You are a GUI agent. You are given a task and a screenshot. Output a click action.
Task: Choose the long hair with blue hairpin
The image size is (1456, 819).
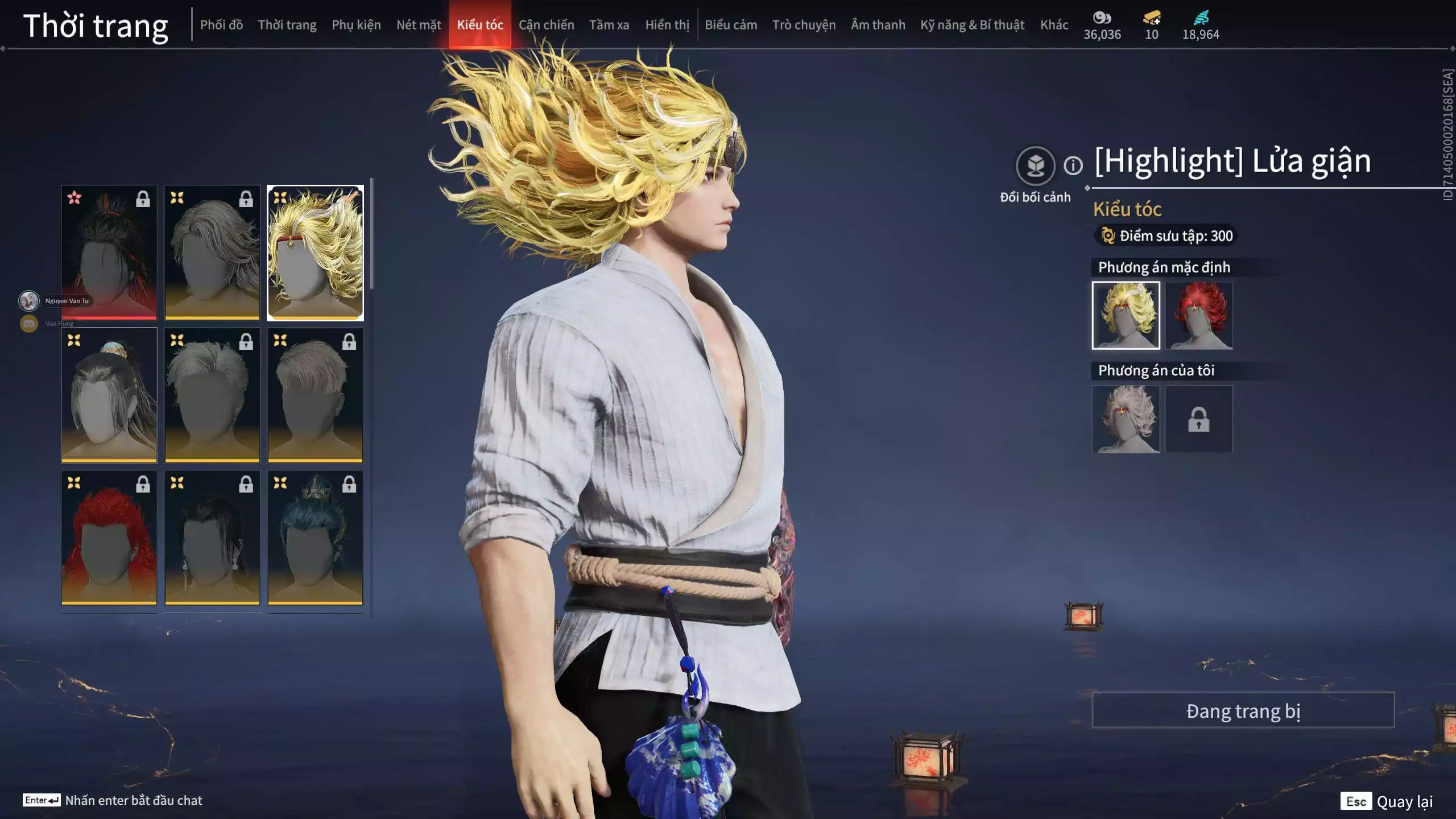point(109,395)
